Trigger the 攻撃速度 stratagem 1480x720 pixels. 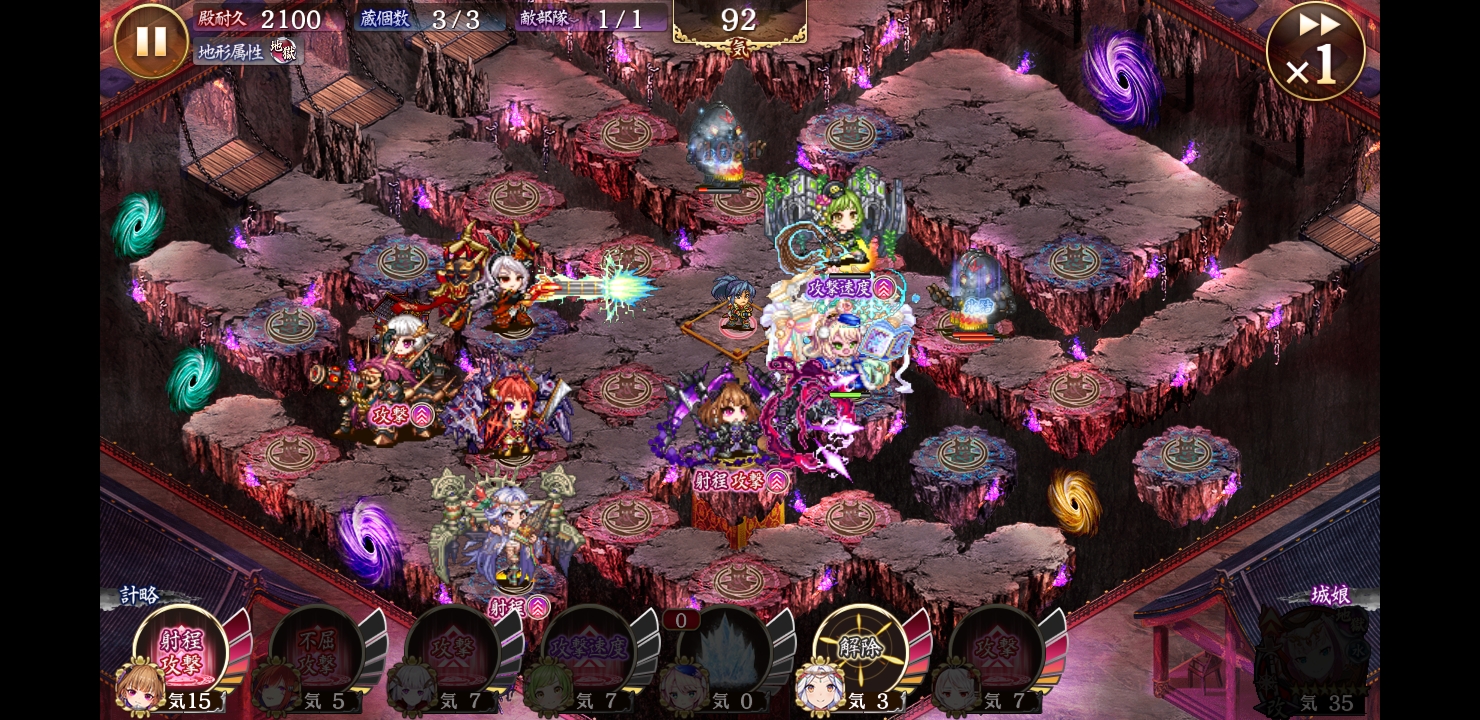click(x=588, y=652)
